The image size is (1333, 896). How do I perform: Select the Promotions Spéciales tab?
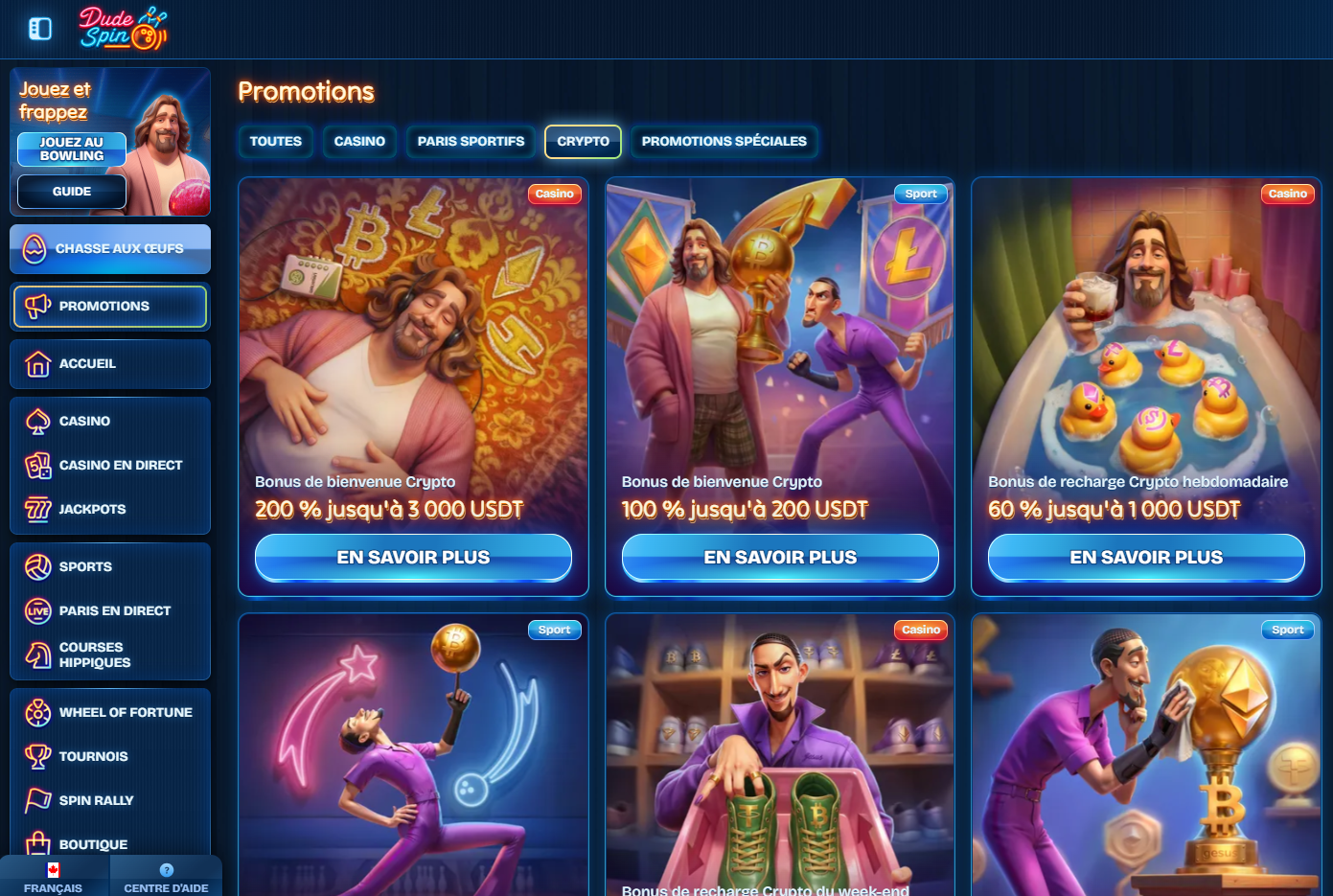[724, 142]
